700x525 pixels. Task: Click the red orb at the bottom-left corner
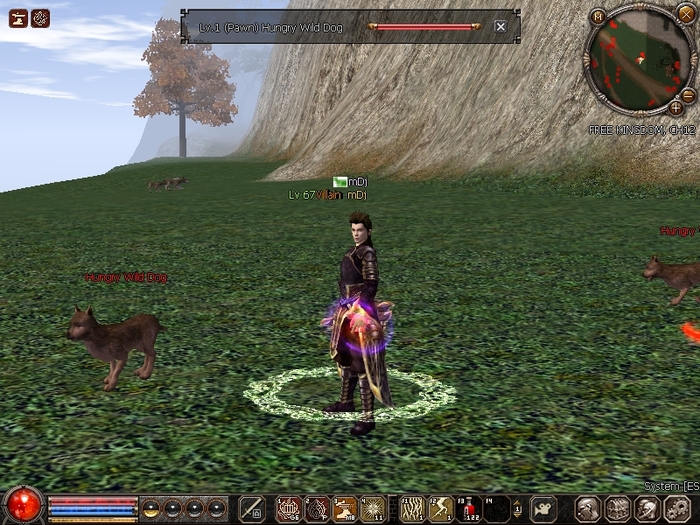[22, 505]
